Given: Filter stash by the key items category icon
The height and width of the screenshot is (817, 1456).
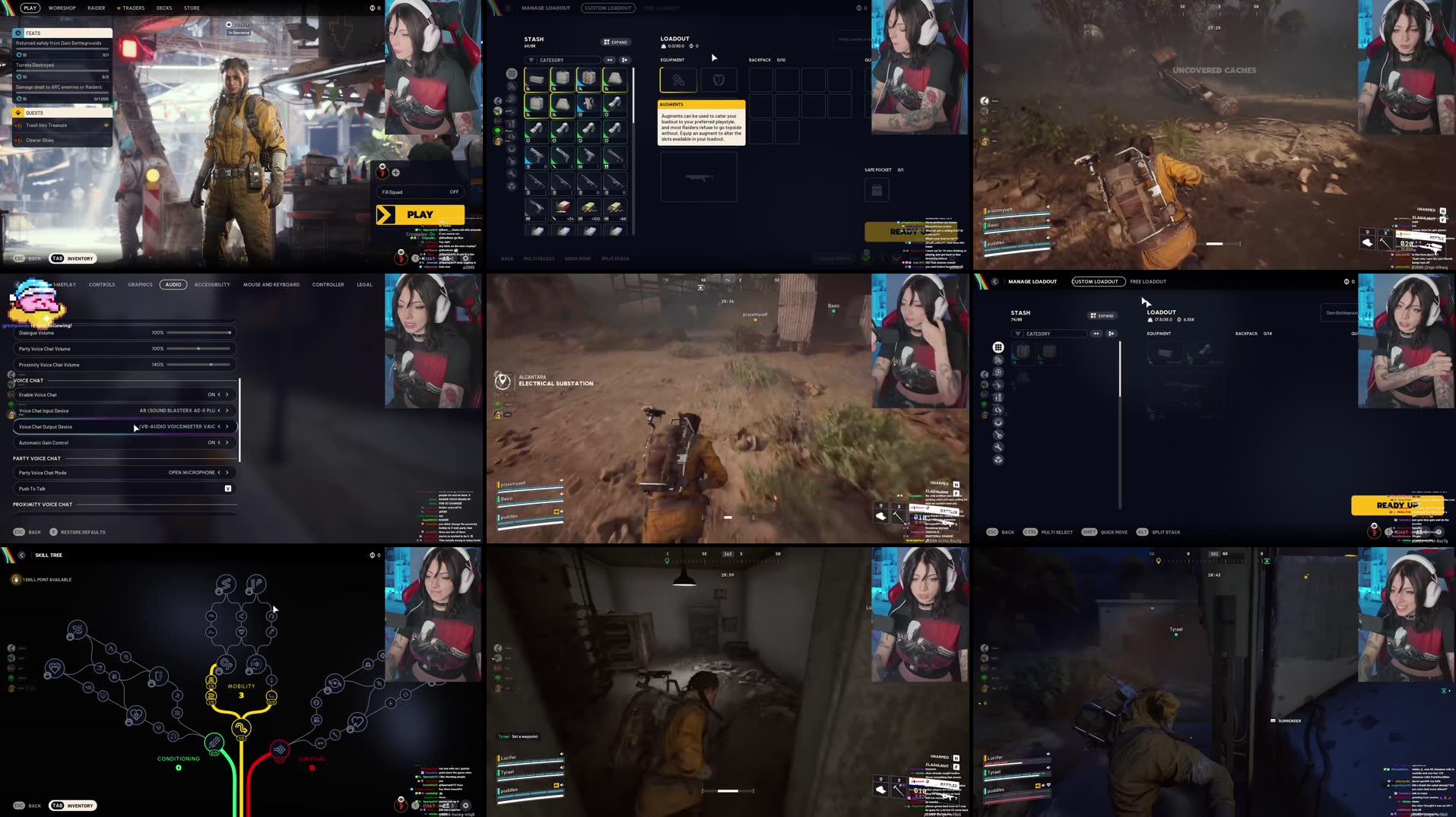Looking at the screenshot, I should [998, 435].
